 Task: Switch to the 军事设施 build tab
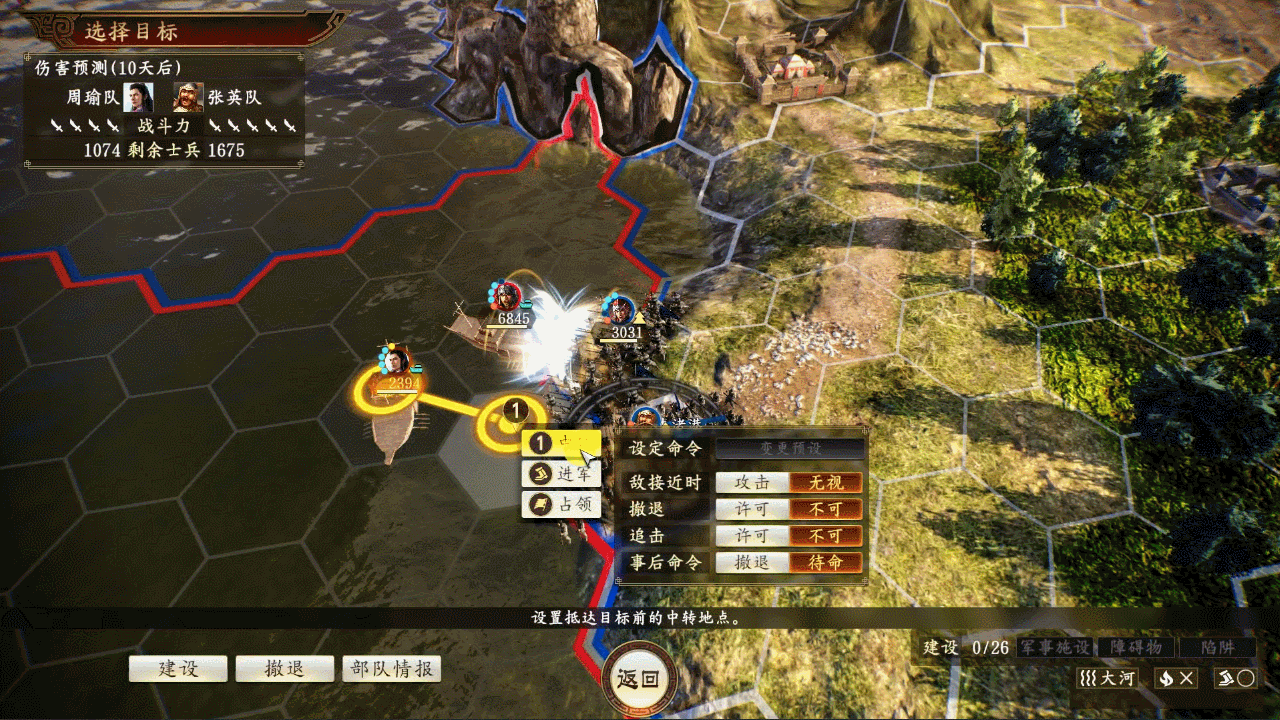point(1055,648)
